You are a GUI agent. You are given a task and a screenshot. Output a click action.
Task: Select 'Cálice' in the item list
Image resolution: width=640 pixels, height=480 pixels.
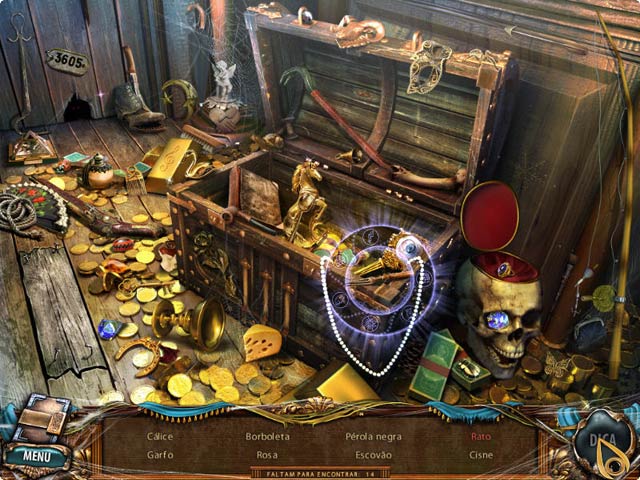pyautogui.click(x=159, y=437)
